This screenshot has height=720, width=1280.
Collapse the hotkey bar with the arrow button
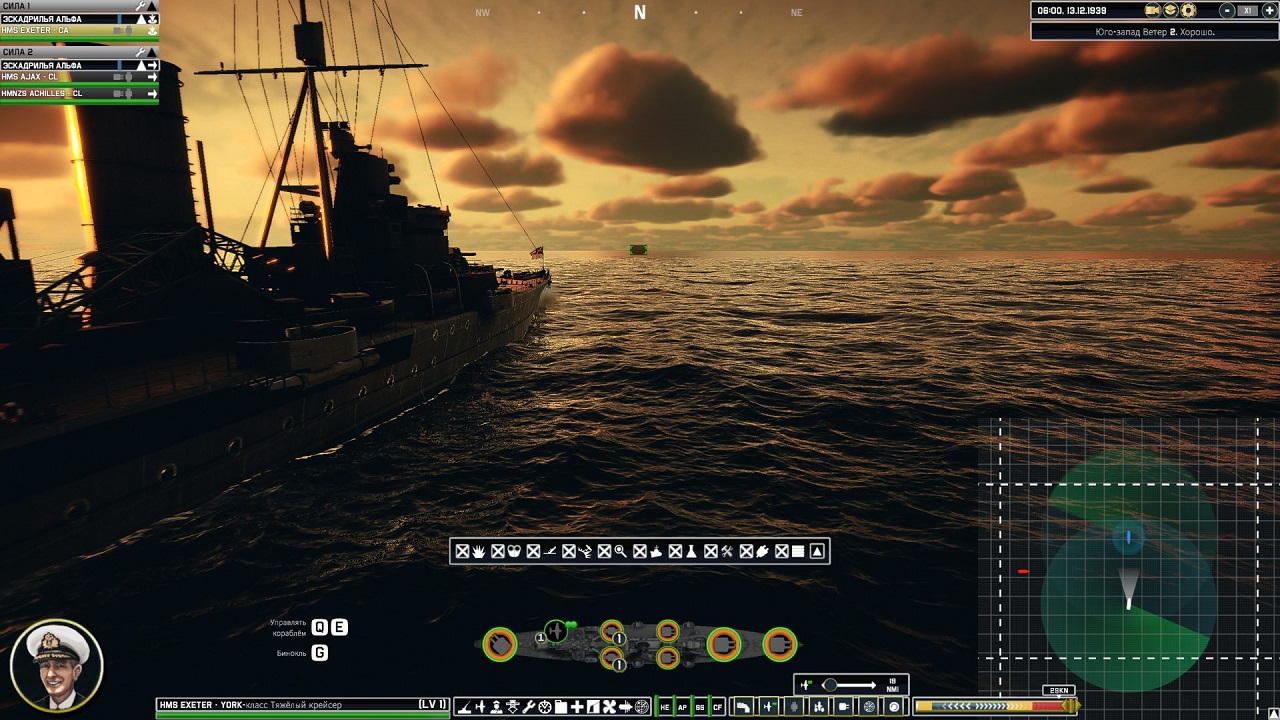click(817, 550)
